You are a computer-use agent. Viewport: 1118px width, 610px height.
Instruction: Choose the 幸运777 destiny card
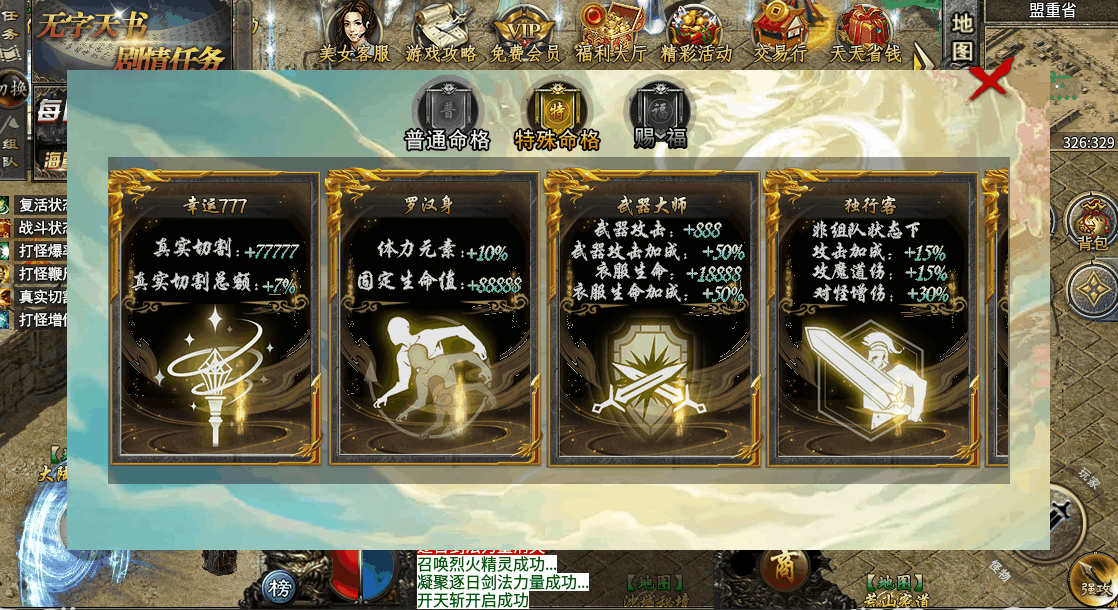tap(215, 318)
